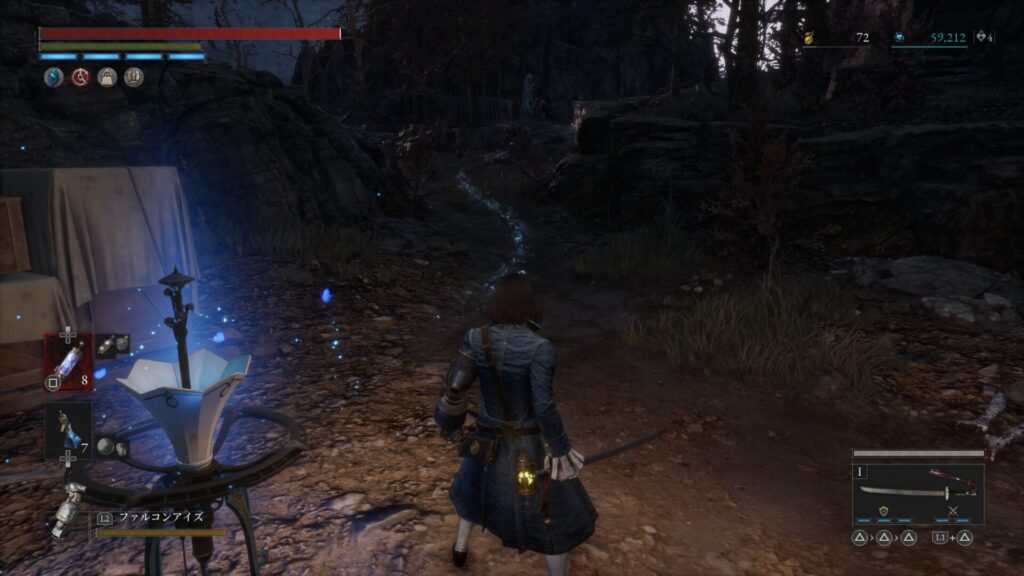The width and height of the screenshot is (1024, 576).
Task: Click the three-pillar status icon
Action: click(133, 77)
